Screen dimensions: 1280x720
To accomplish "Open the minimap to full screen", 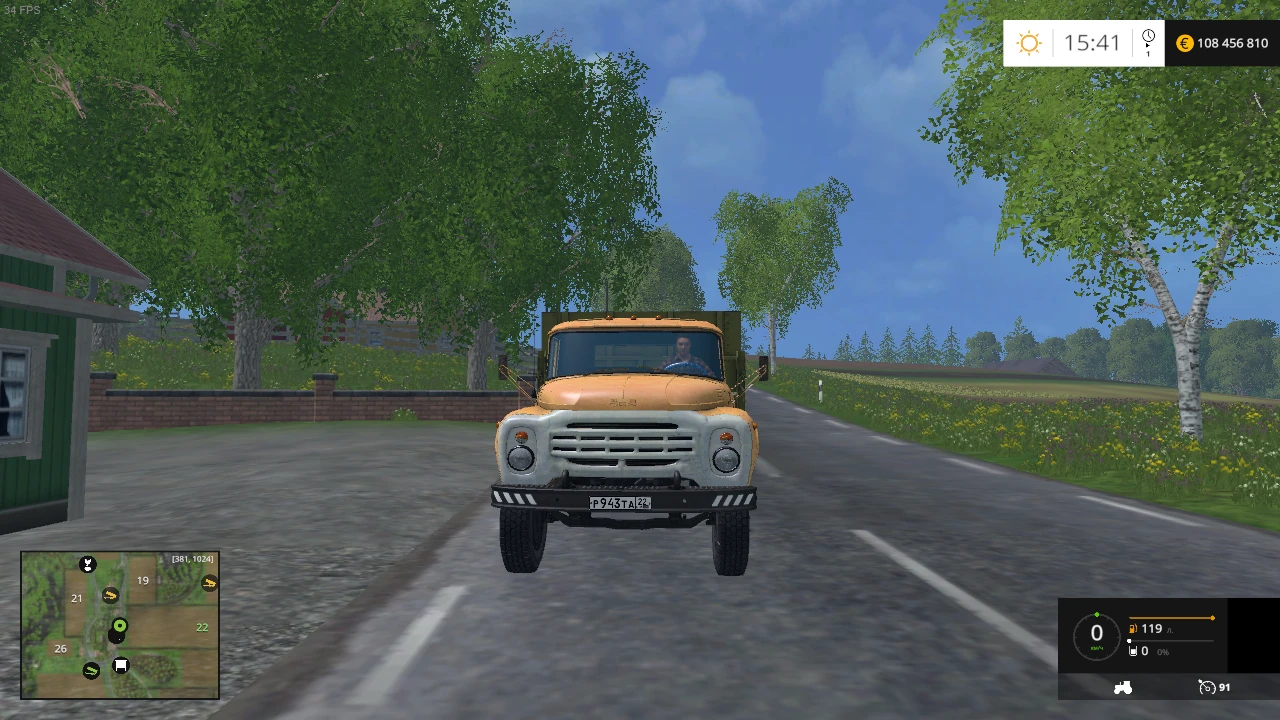I will [120, 625].
